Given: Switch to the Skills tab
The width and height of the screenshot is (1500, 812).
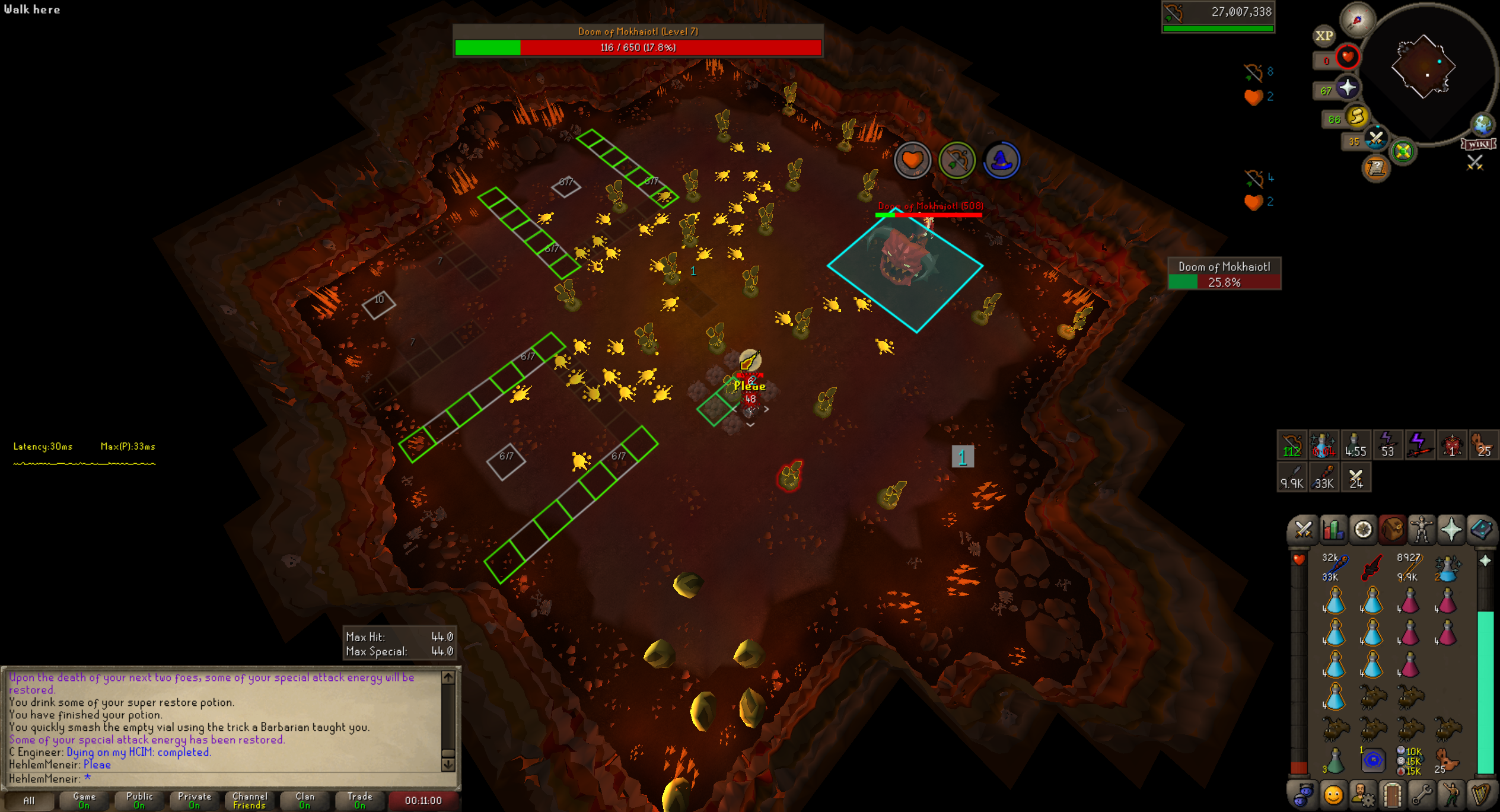Looking at the screenshot, I should [1333, 530].
